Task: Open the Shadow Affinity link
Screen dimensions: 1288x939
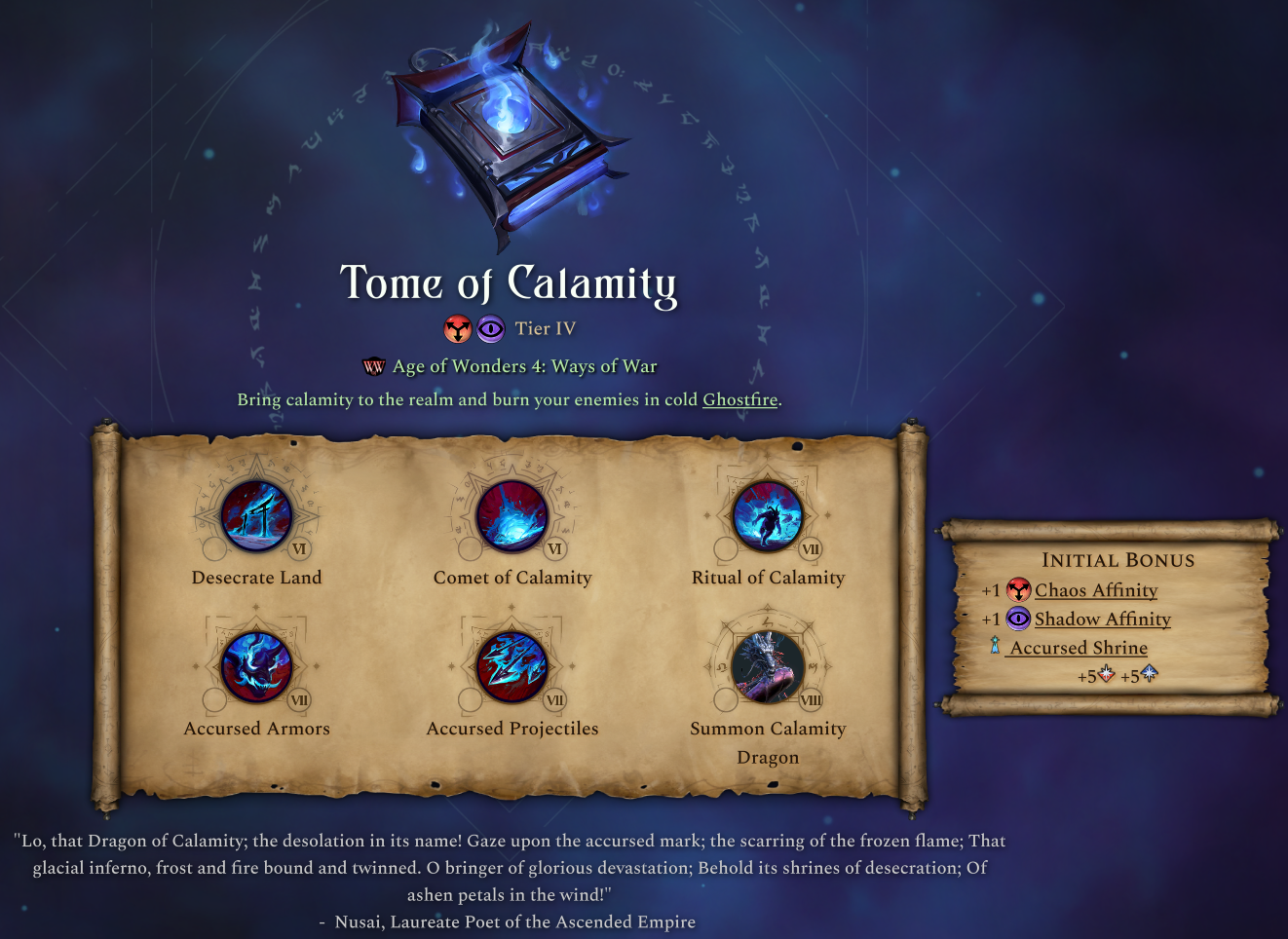Action: 1102,619
